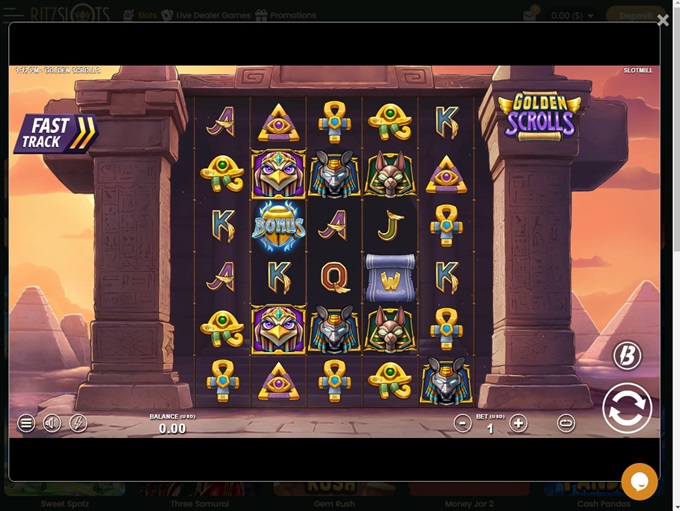Activate the Fast Track feature
The width and height of the screenshot is (680, 511).
point(55,133)
